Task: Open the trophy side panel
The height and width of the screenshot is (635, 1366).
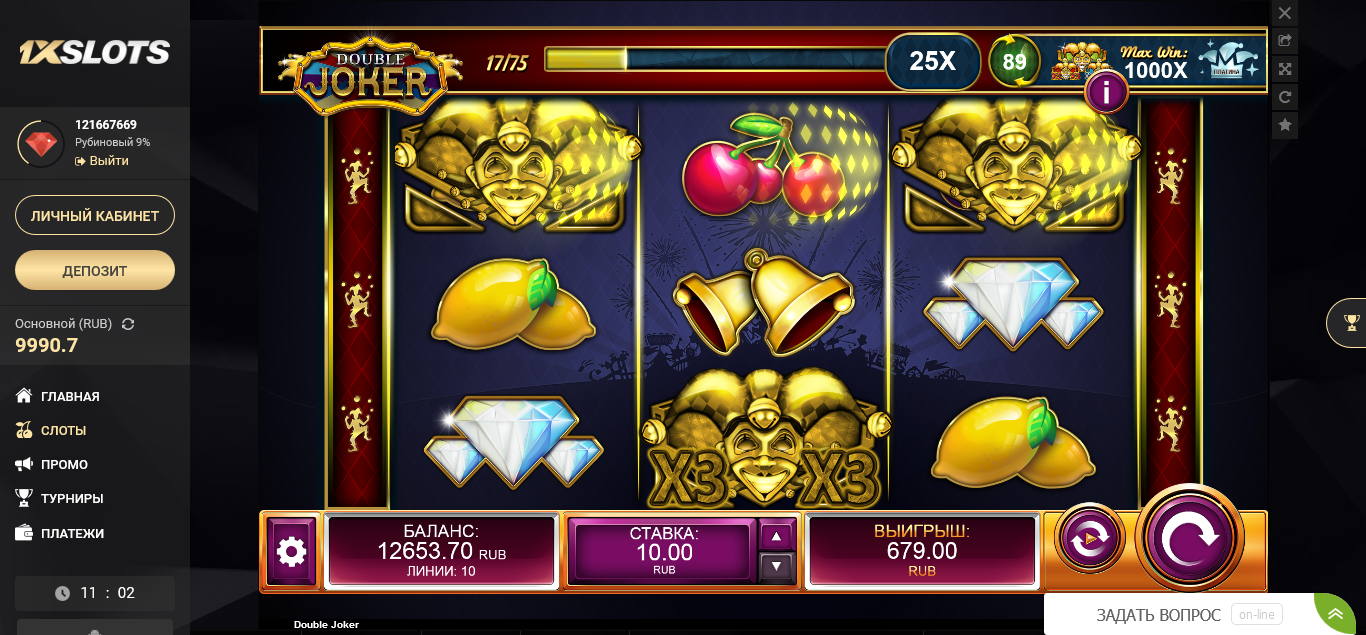Action: tap(1351, 322)
